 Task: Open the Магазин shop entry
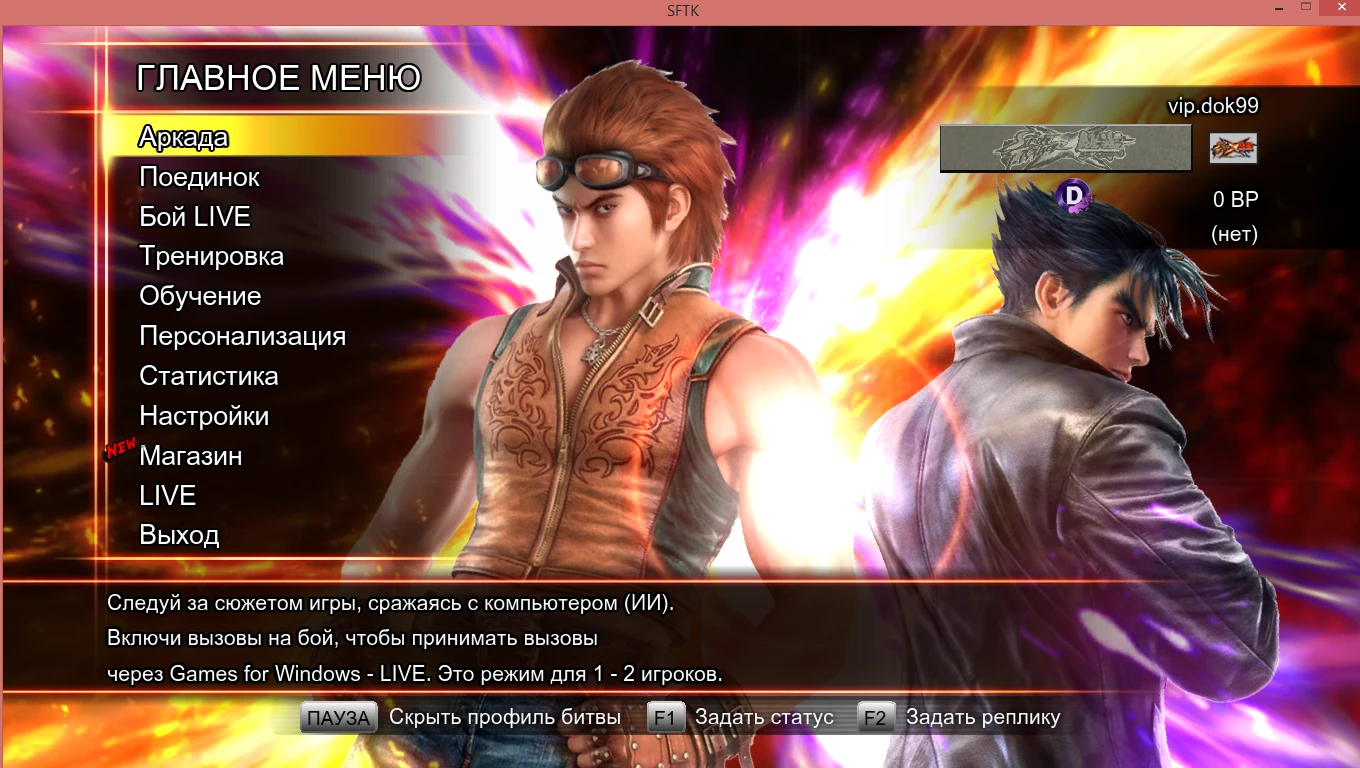point(189,456)
